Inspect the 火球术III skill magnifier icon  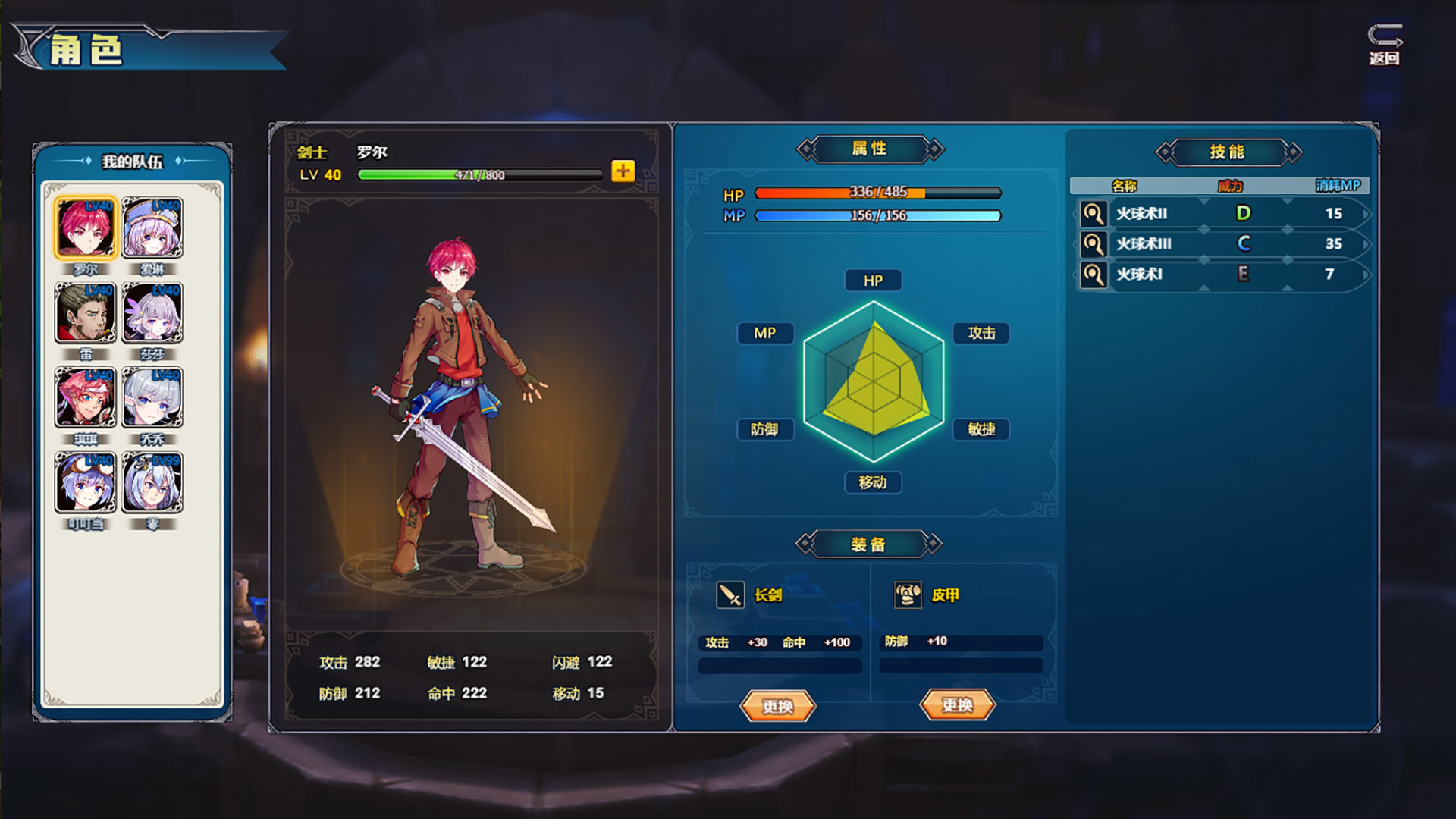point(1093,244)
